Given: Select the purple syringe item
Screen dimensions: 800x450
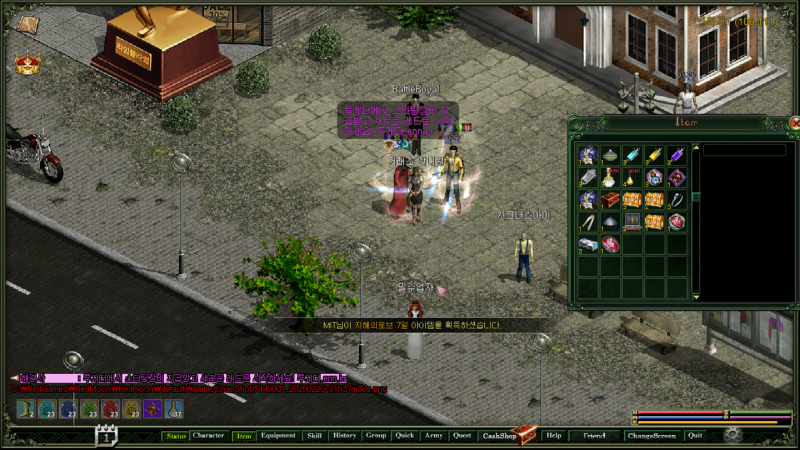Looking at the screenshot, I should pos(677,155).
